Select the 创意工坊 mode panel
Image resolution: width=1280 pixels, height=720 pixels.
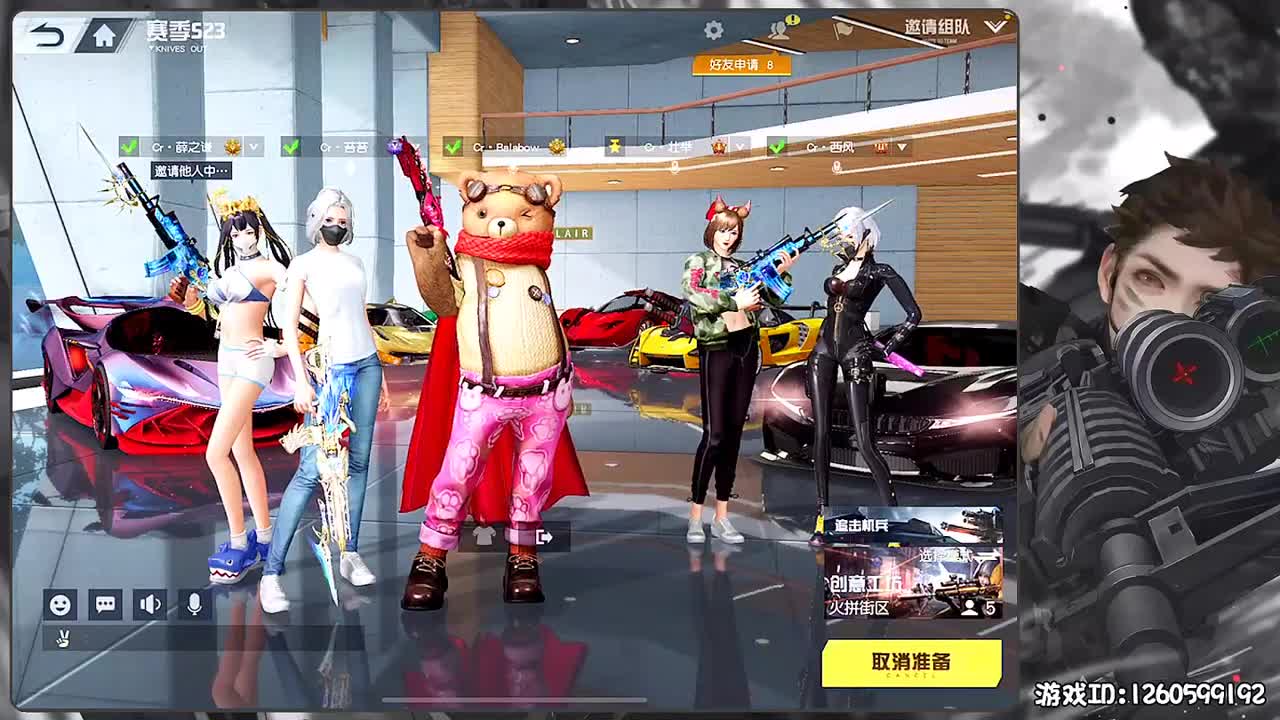click(900, 590)
